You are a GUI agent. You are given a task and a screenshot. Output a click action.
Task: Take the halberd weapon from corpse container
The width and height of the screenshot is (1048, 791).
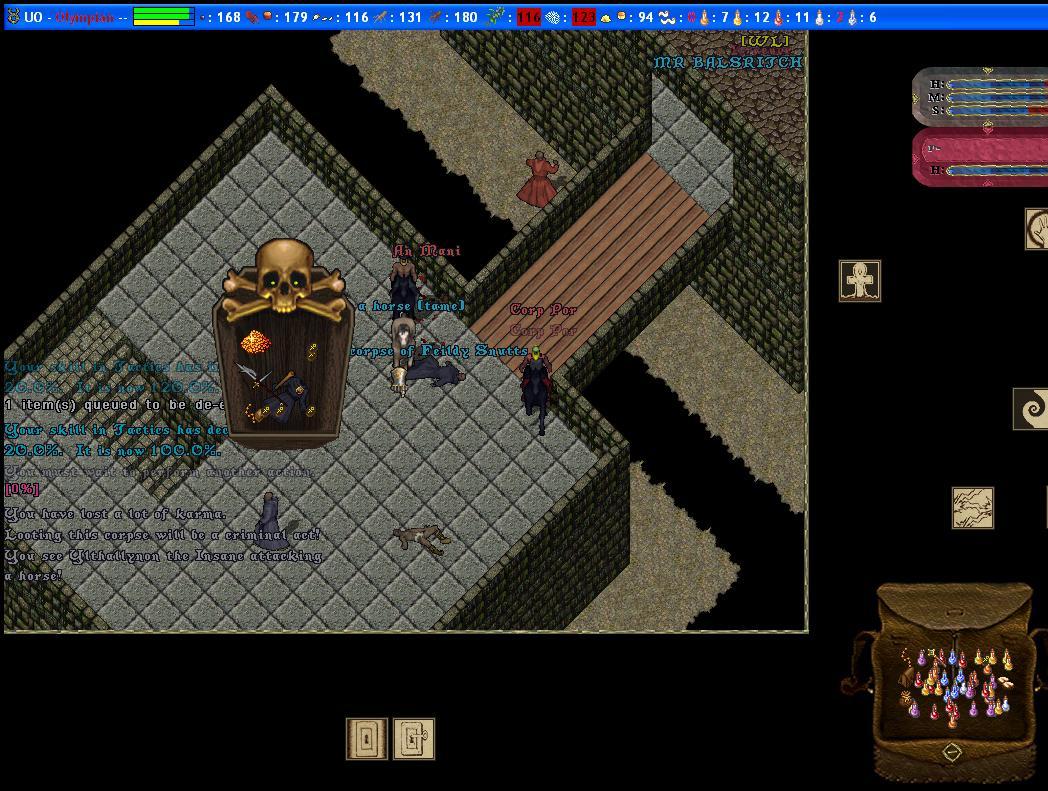(253, 376)
